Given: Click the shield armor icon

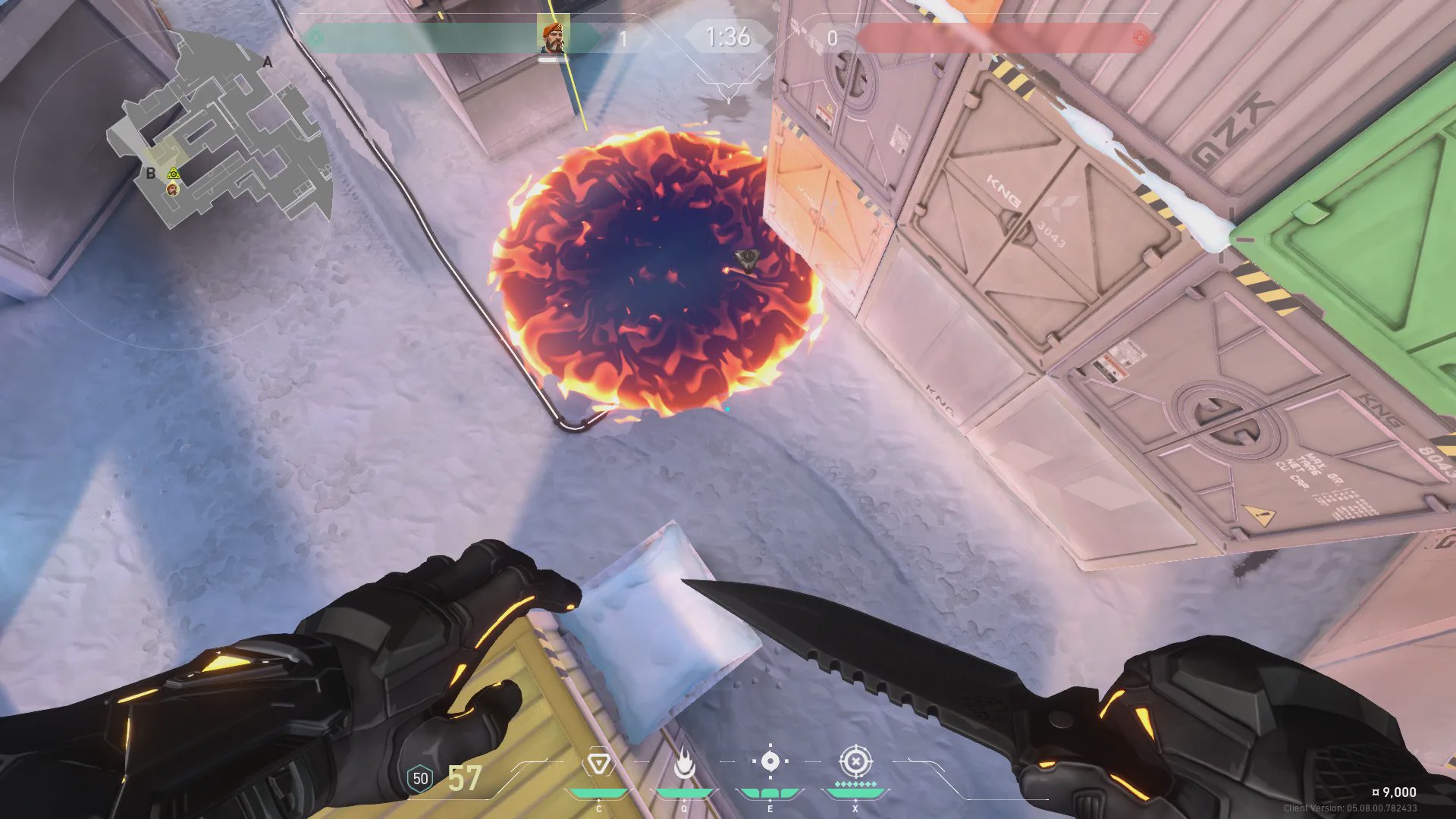Looking at the screenshot, I should pos(420,779).
